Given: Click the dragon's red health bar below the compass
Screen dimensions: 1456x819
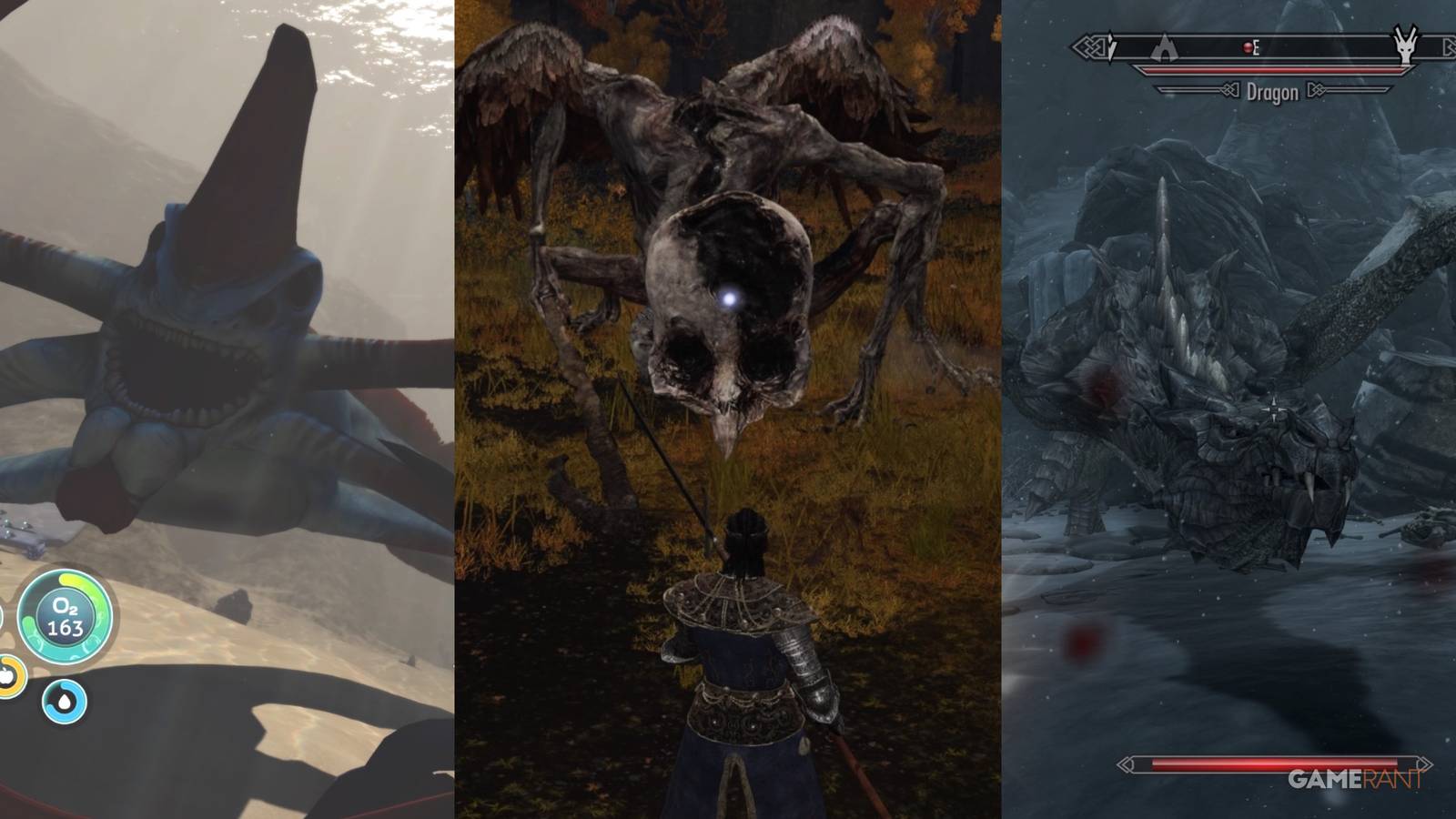Looking at the screenshot, I should pos(1269,69).
